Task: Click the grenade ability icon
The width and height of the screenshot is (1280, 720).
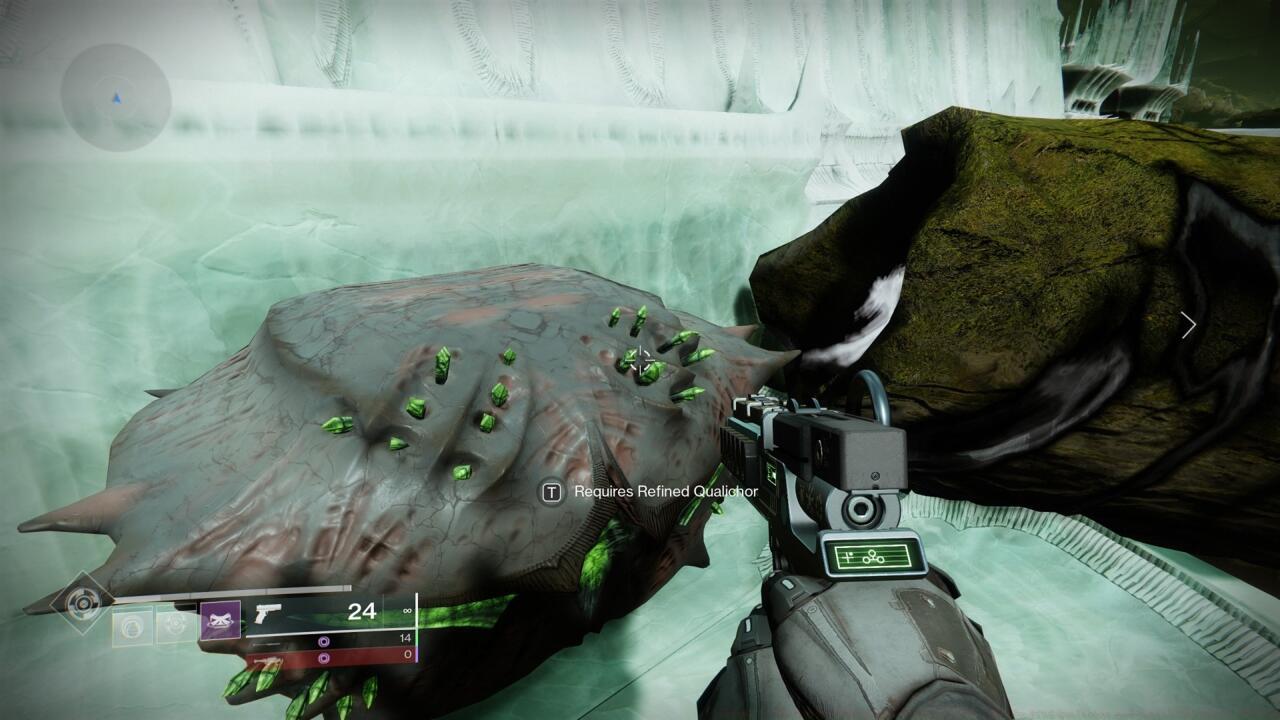Action: pos(131,623)
